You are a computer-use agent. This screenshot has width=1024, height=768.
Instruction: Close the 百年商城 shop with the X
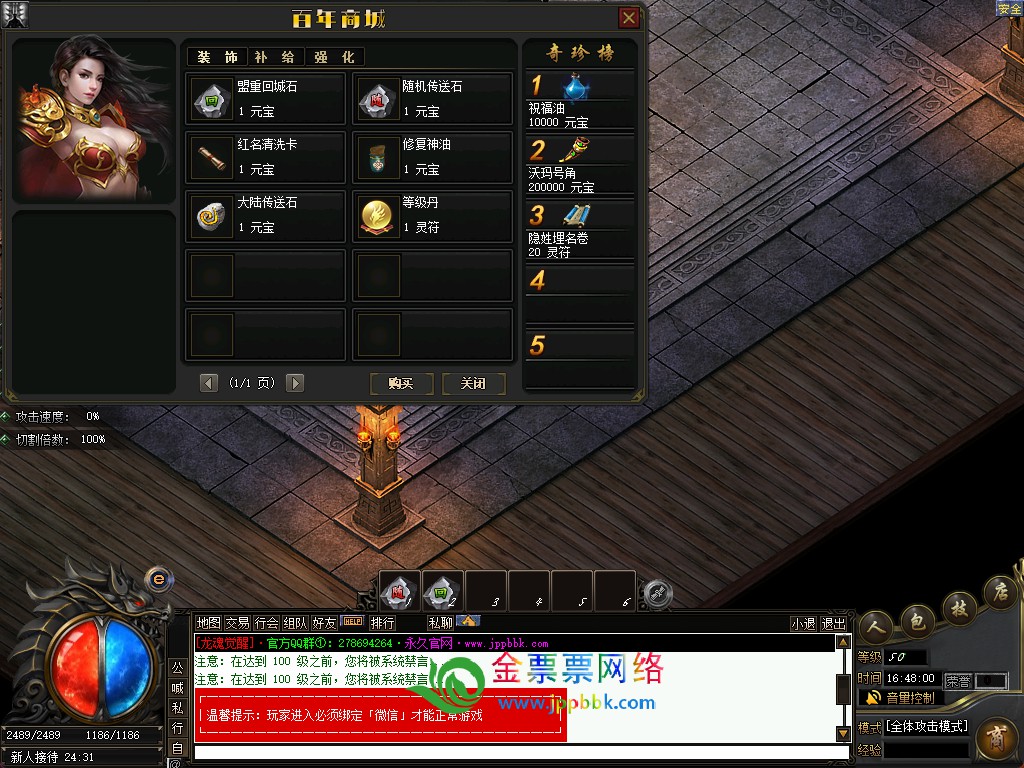coord(629,18)
